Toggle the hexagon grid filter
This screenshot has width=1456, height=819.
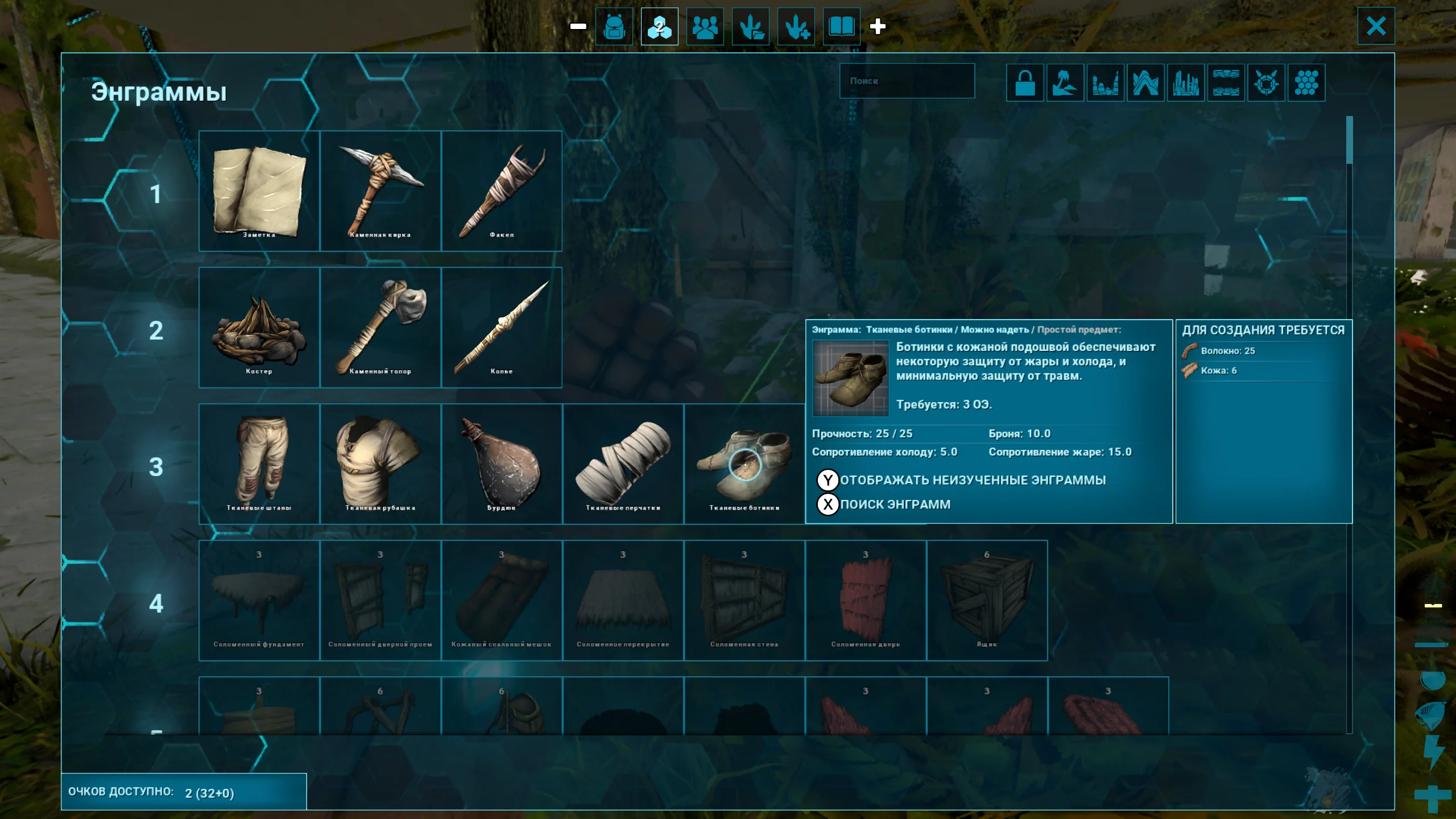point(1306,83)
